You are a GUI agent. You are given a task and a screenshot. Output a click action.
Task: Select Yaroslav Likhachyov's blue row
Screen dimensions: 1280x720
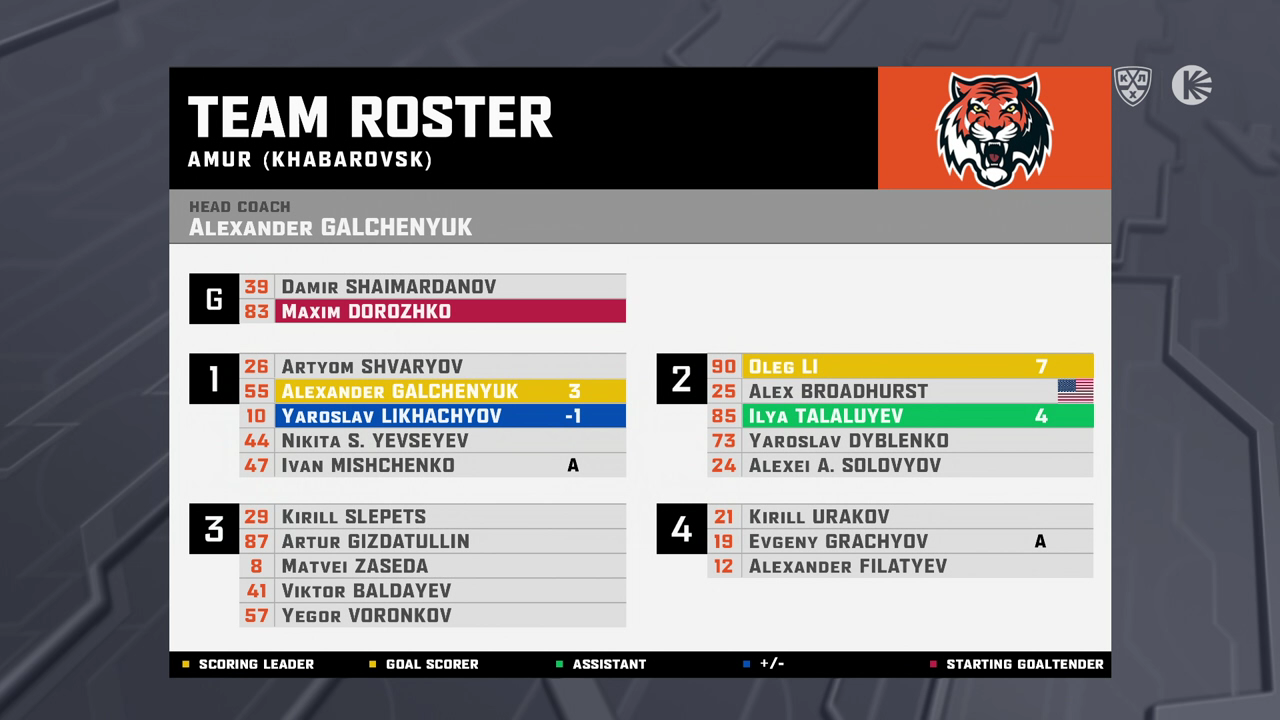pyautogui.click(x=432, y=416)
